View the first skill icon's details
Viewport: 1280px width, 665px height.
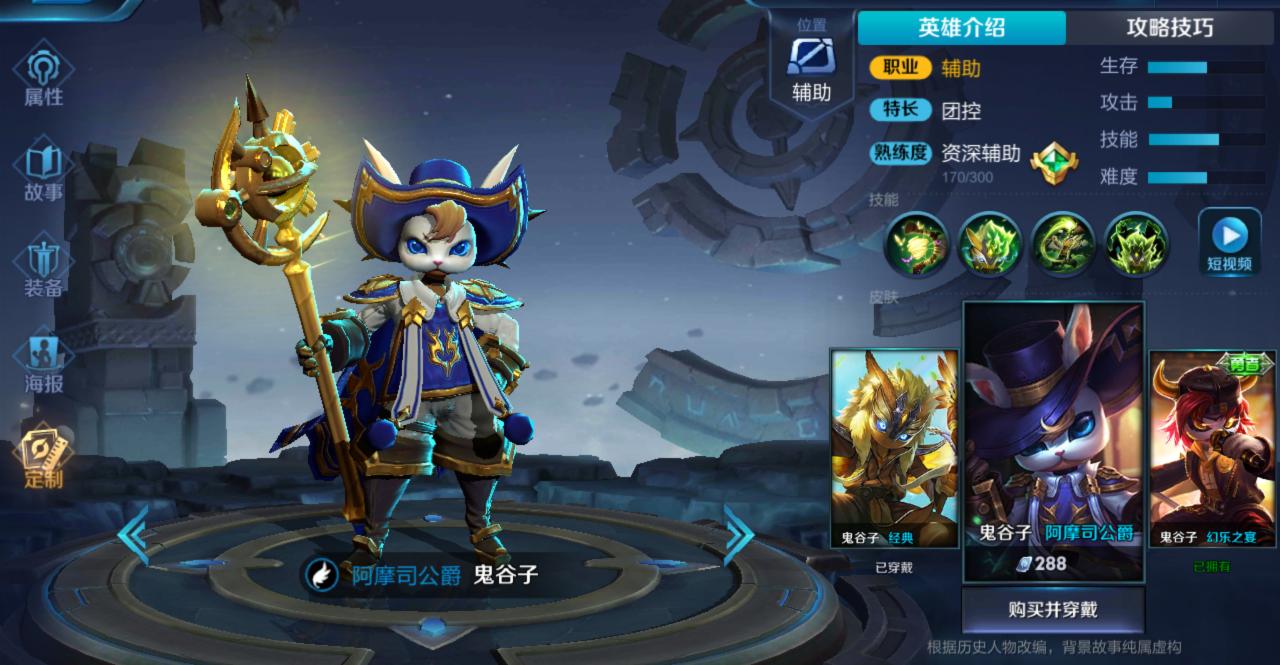point(916,243)
